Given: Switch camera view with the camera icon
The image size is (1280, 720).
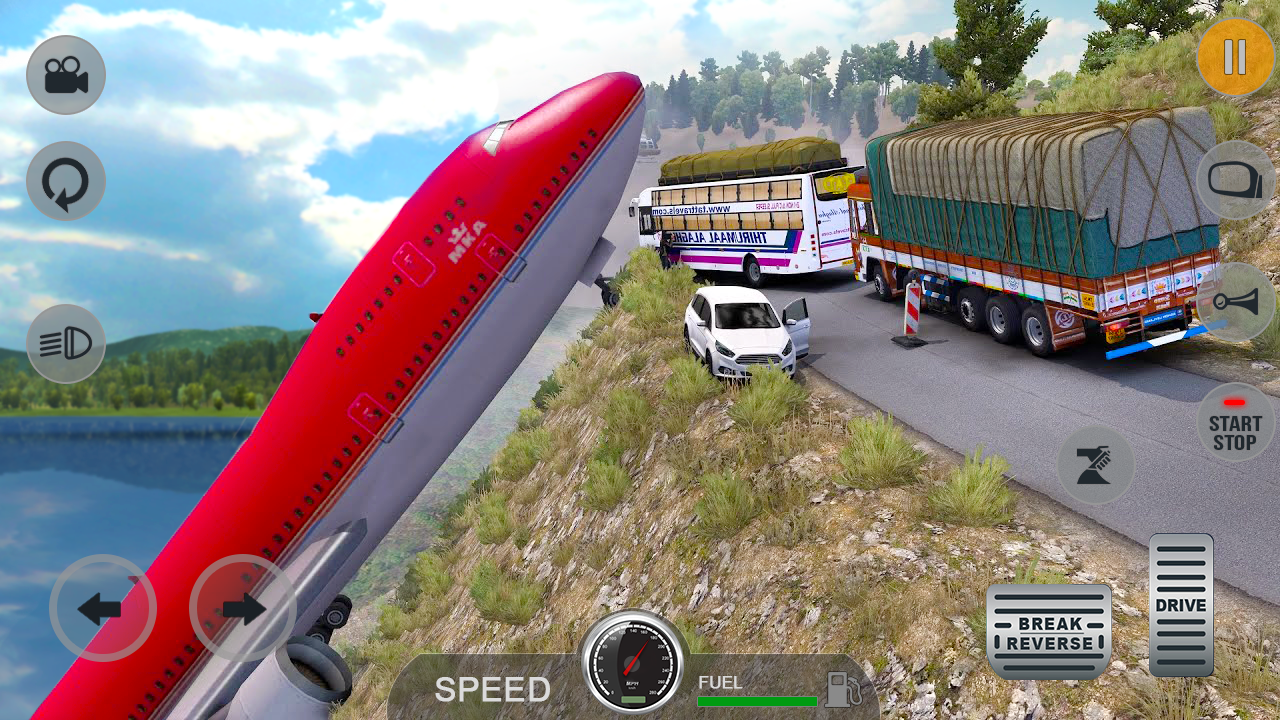Looking at the screenshot, I should pyautogui.click(x=66, y=75).
